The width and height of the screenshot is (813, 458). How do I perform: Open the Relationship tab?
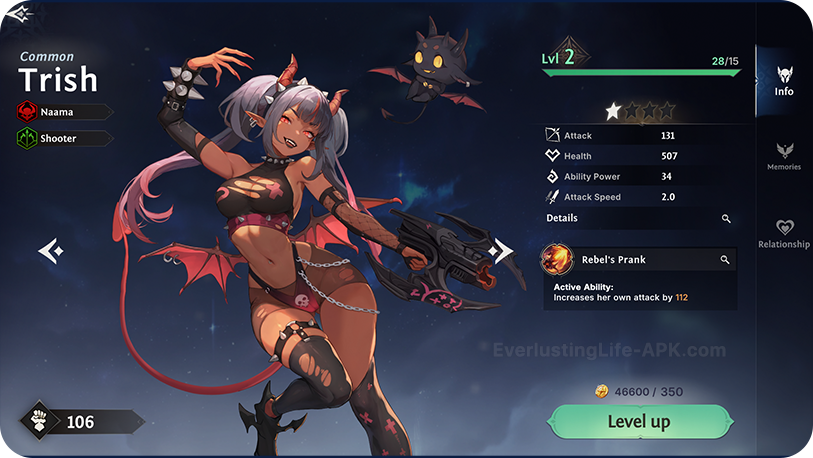pyautogui.click(x=784, y=234)
